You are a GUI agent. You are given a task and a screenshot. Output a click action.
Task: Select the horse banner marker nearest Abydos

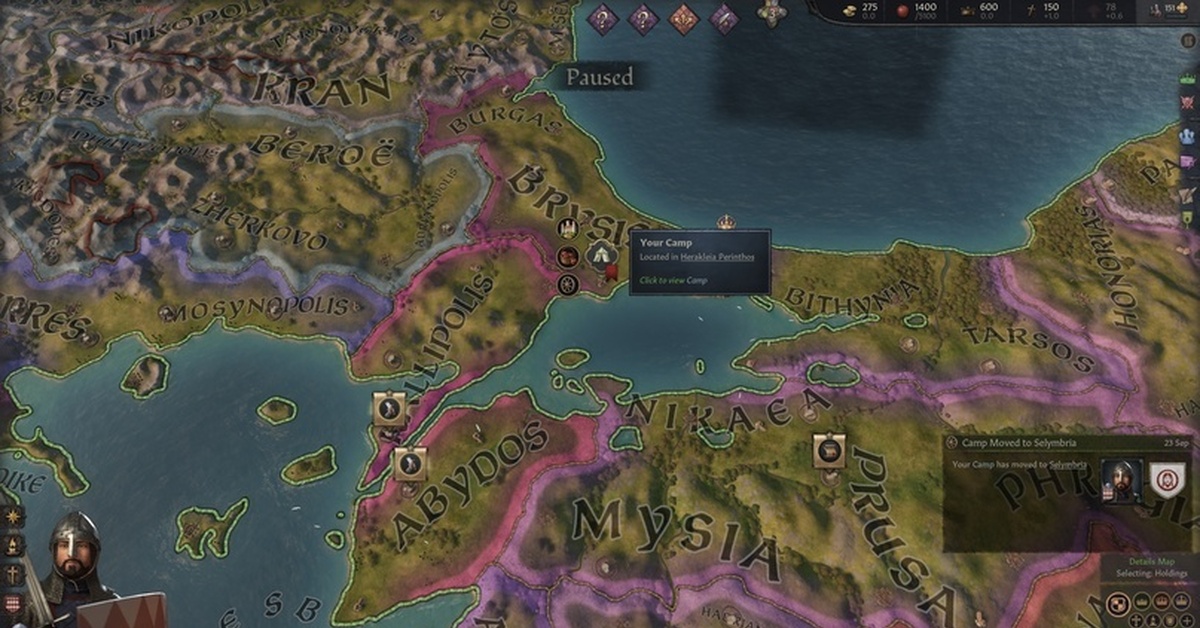[x=410, y=462]
